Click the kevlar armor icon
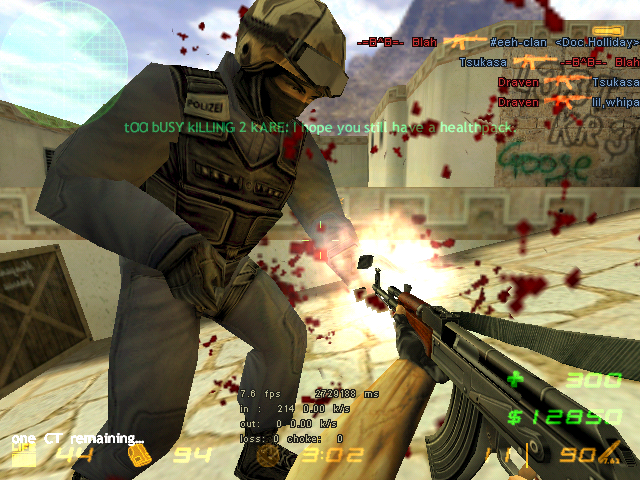640x480 pixels. pos(142,457)
